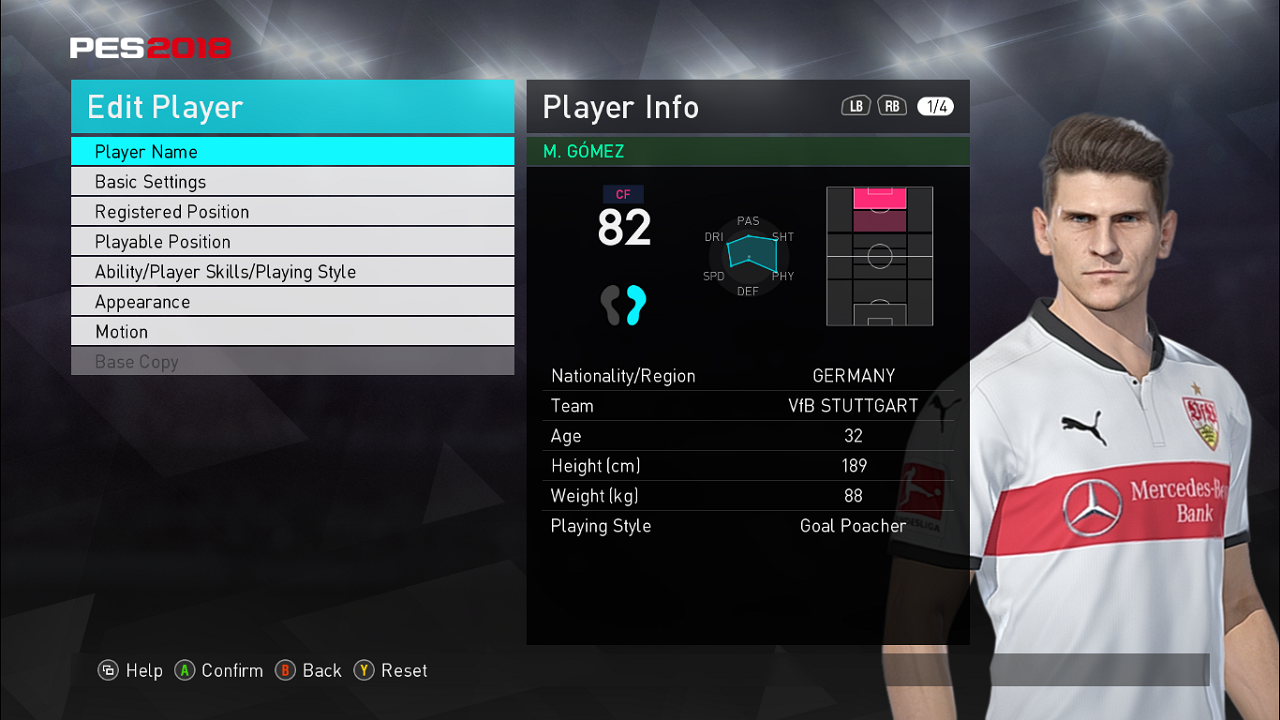Choose the Motion menu entry
The image size is (1280, 720).
[x=292, y=332]
